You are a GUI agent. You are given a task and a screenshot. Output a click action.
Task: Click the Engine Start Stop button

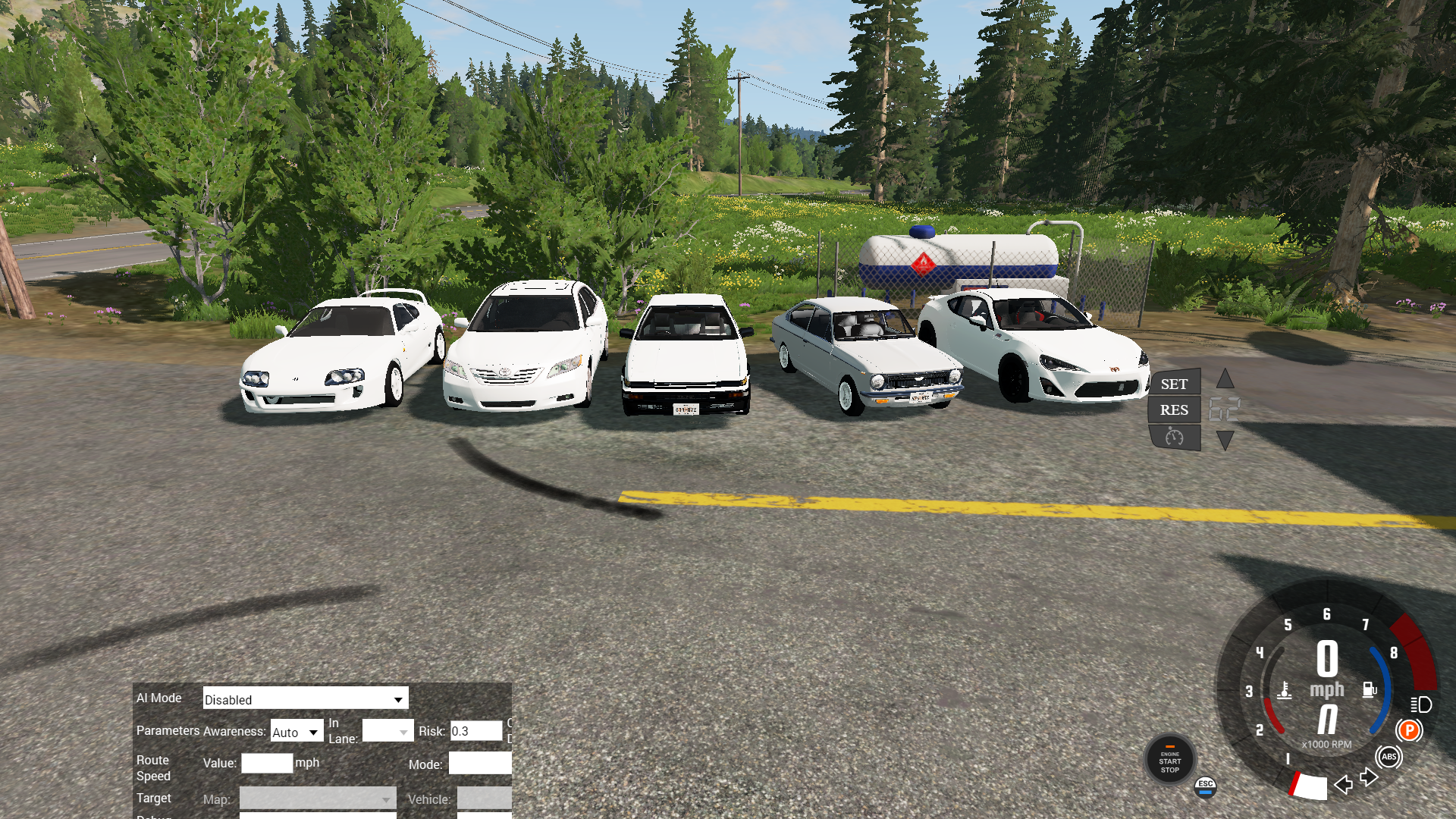1169,761
